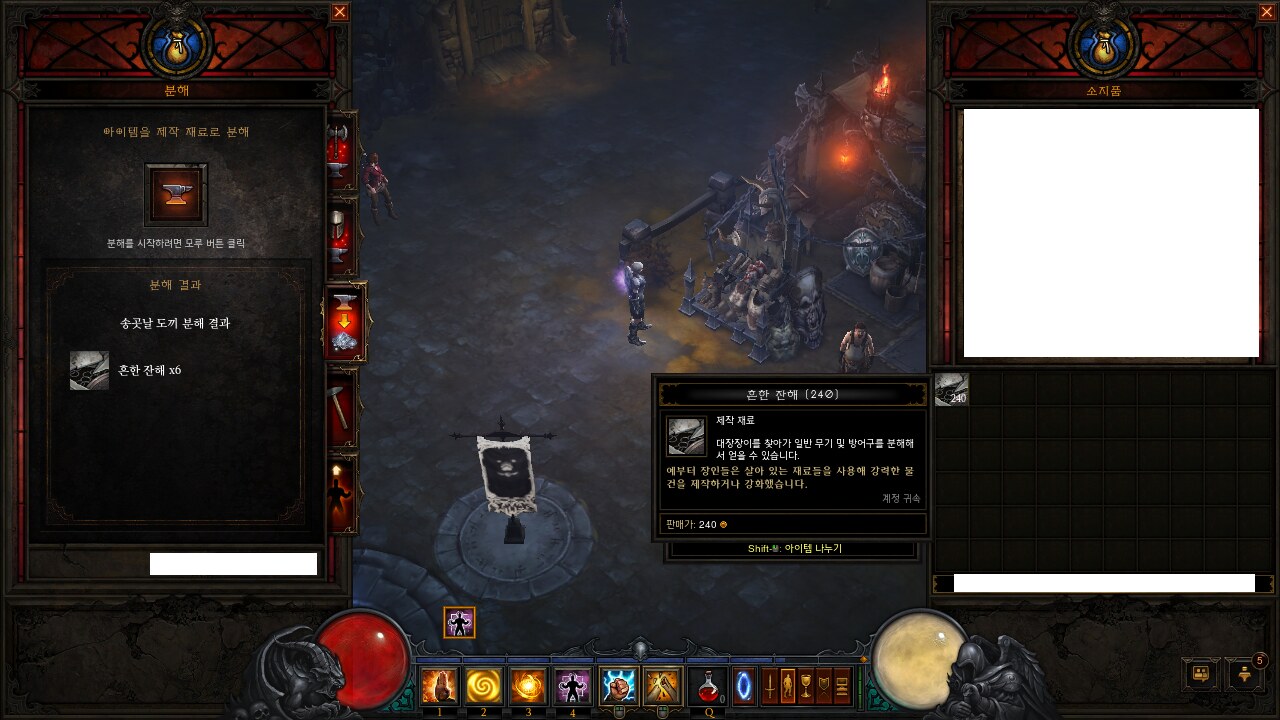Trigger the purple figure skill in slot 4
This screenshot has width=1280, height=720.
[573, 687]
